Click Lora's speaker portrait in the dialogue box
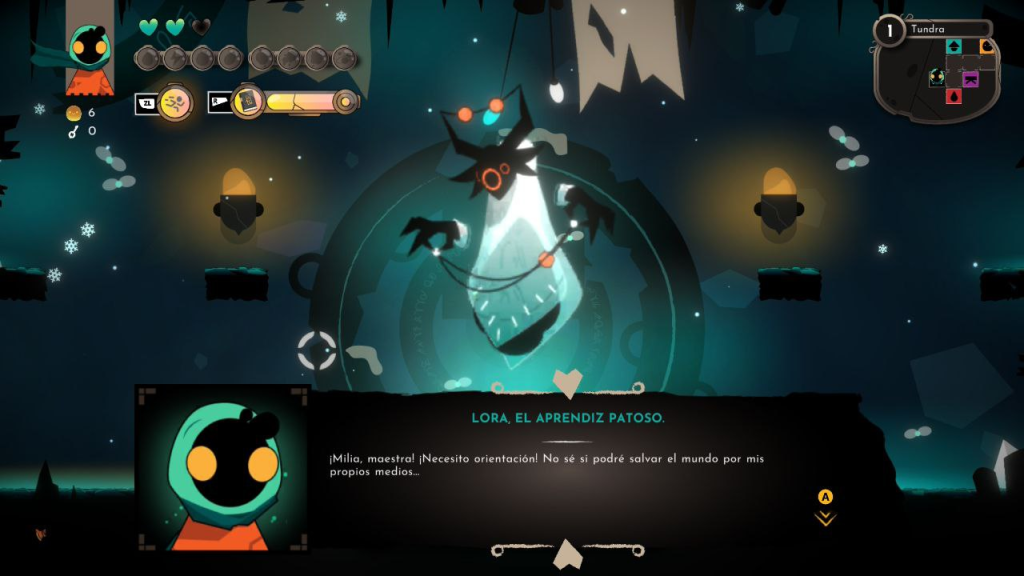 coord(222,468)
